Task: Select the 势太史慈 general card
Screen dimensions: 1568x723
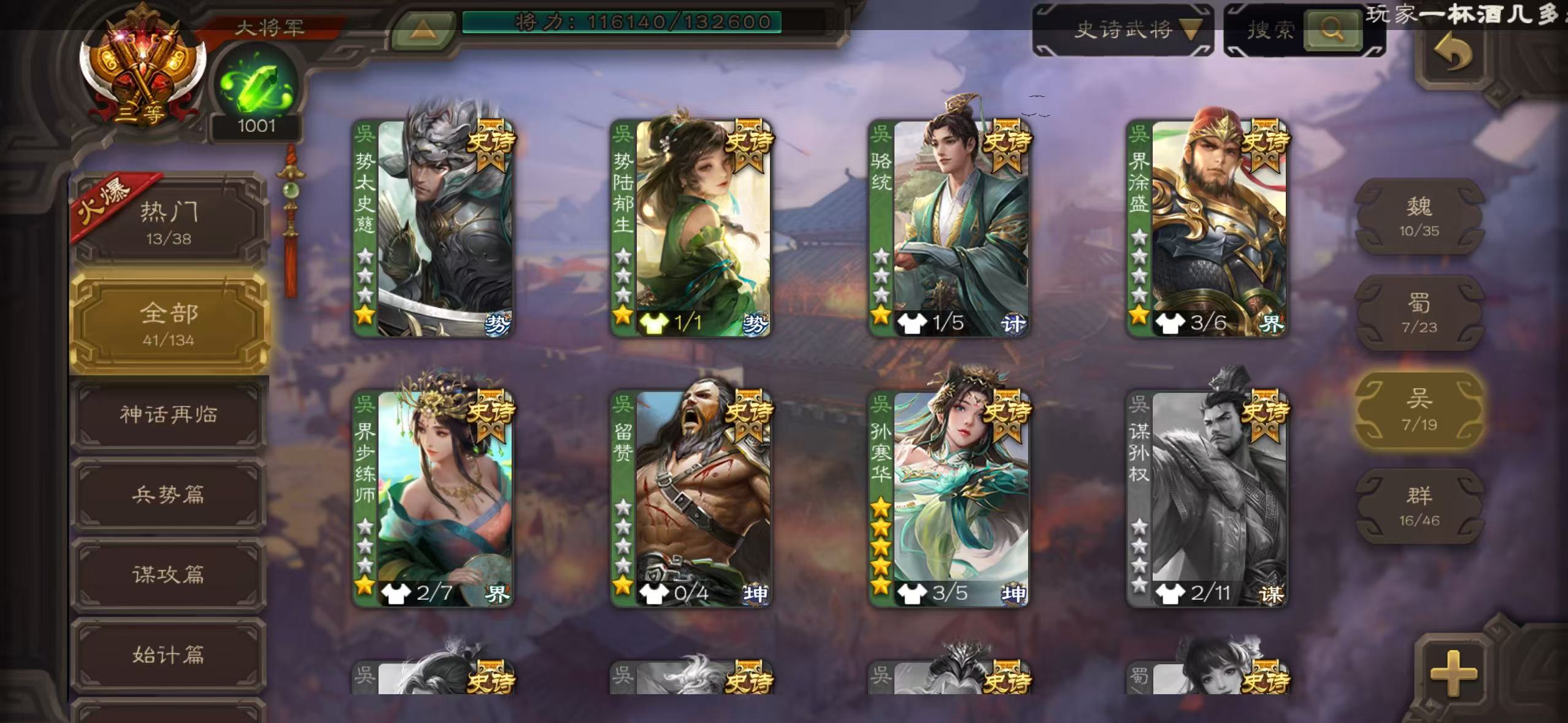Action: click(x=433, y=228)
